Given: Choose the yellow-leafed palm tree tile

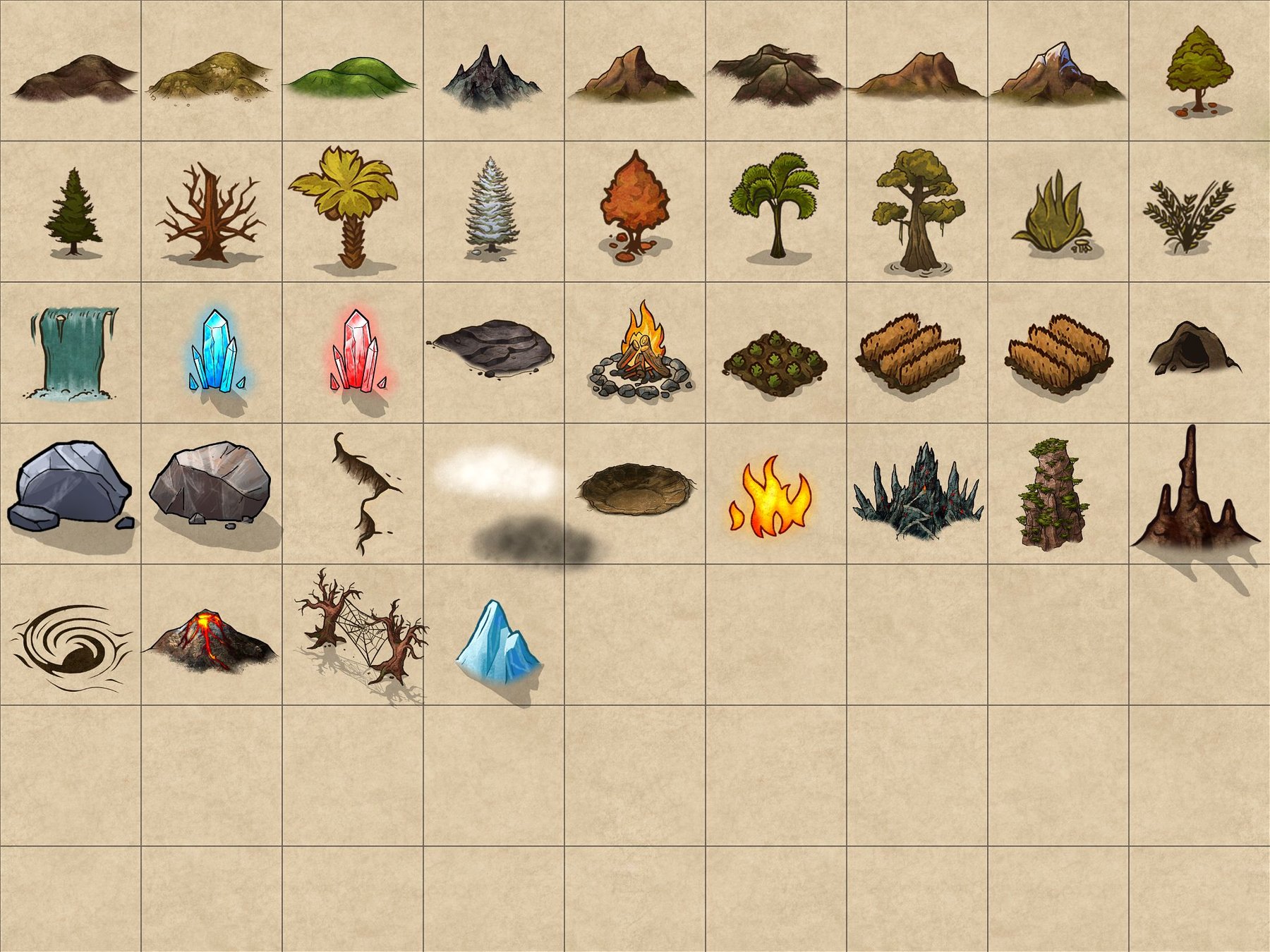Looking at the screenshot, I should coord(346,205).
